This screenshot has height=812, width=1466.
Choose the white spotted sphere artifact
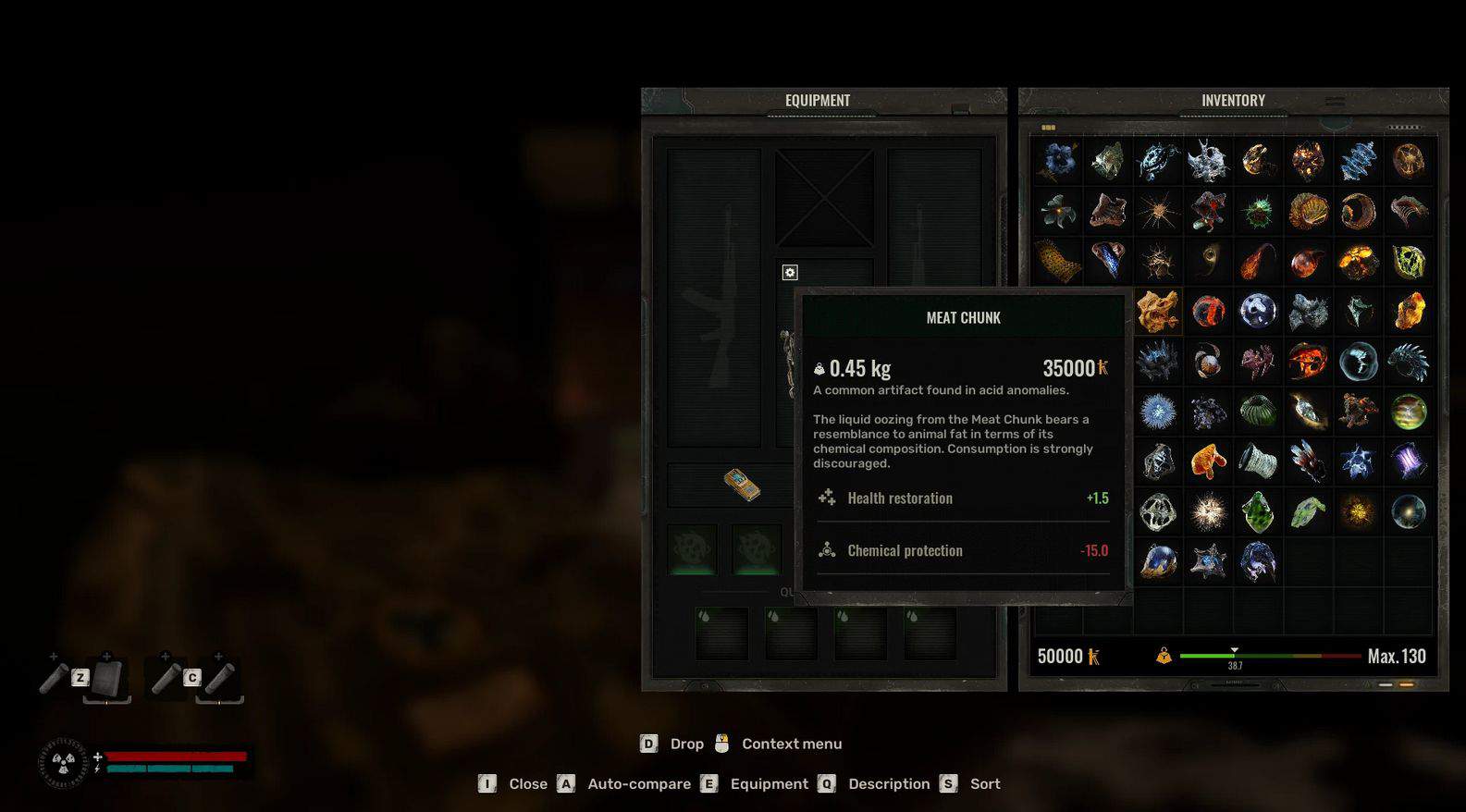(x=1257, y=311)
